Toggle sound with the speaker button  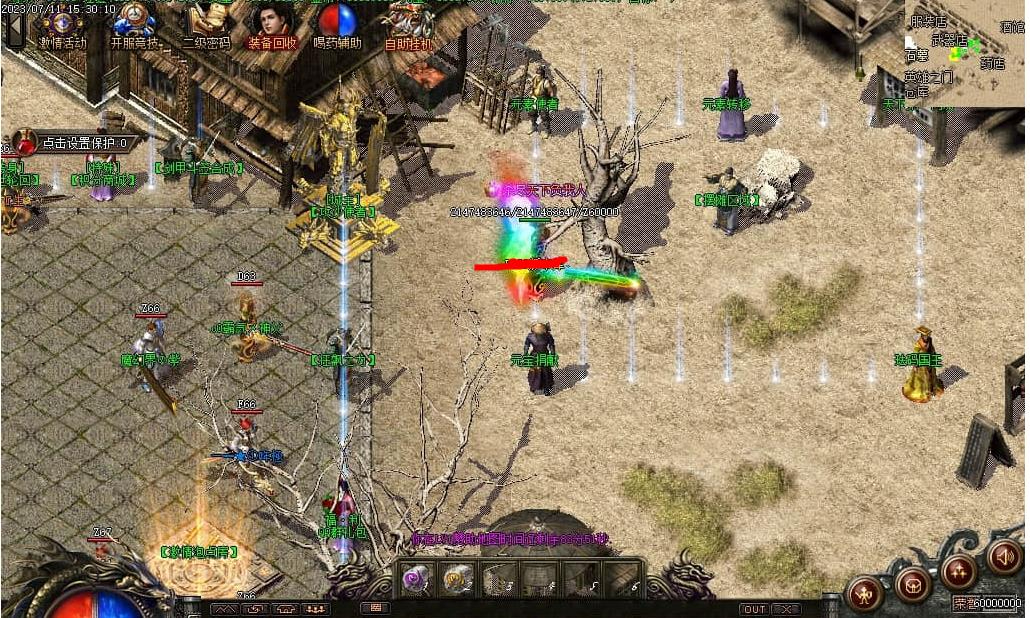coord(1004,556)
